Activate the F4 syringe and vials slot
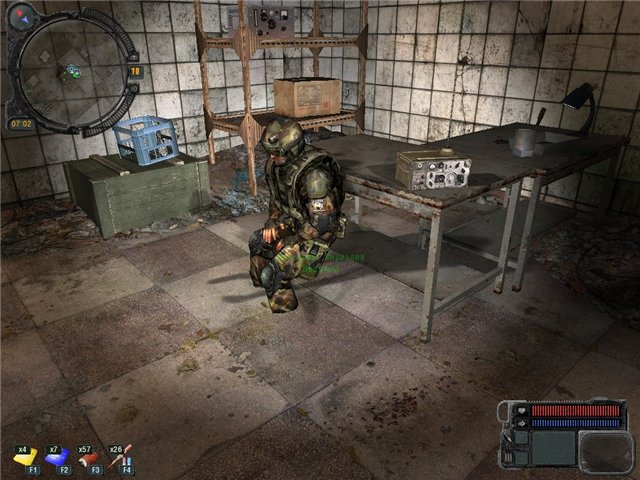 pos(125,457)
